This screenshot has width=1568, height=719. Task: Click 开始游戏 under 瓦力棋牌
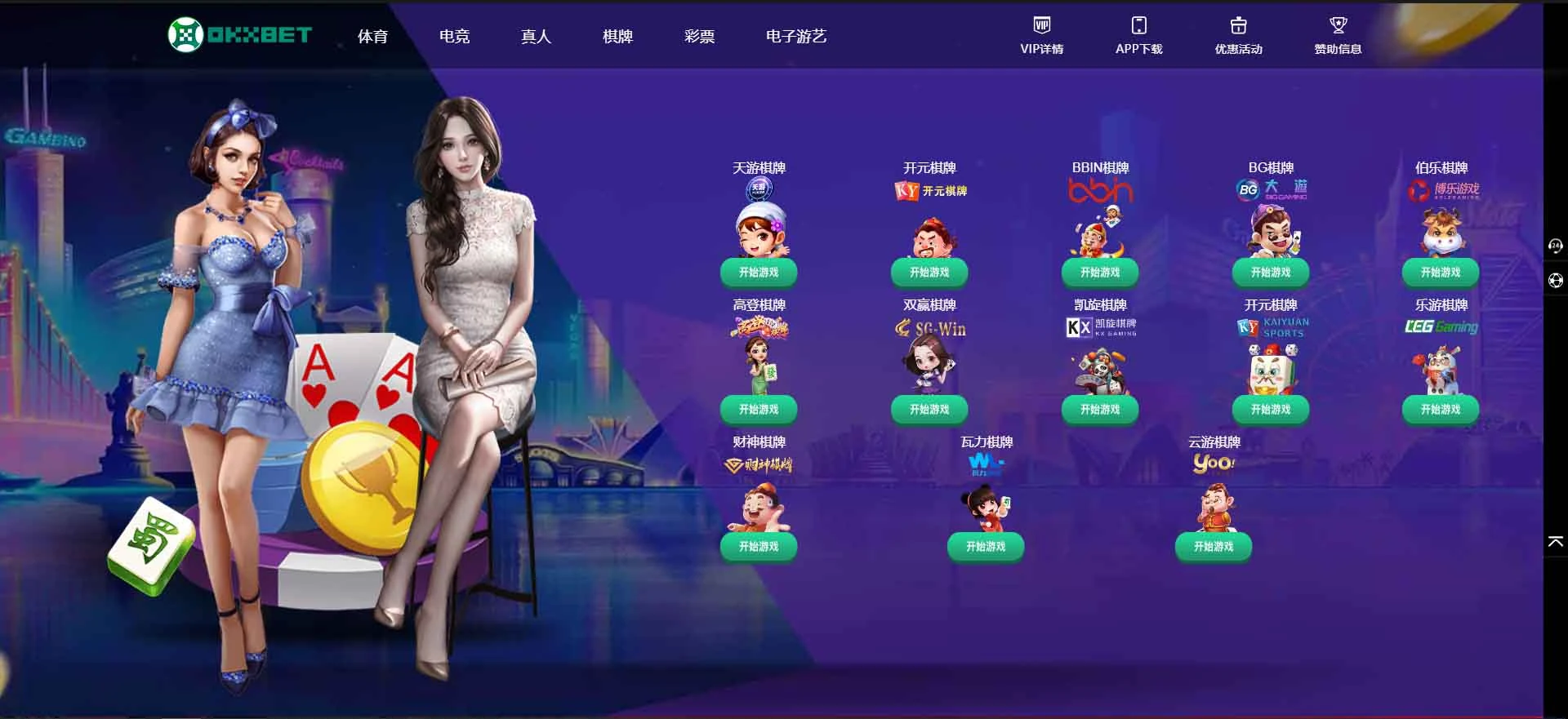click(986, 547)
